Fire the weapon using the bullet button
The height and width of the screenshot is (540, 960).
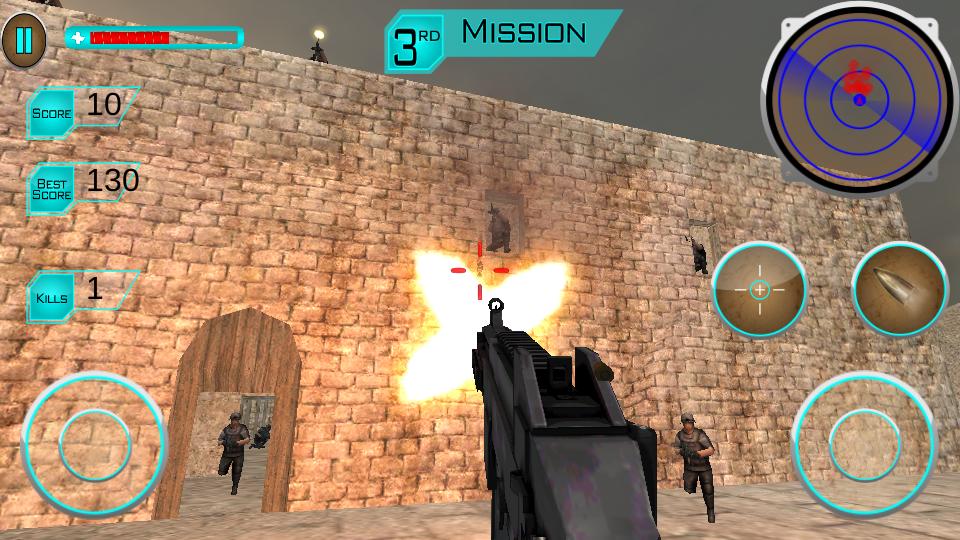point(900,289)
